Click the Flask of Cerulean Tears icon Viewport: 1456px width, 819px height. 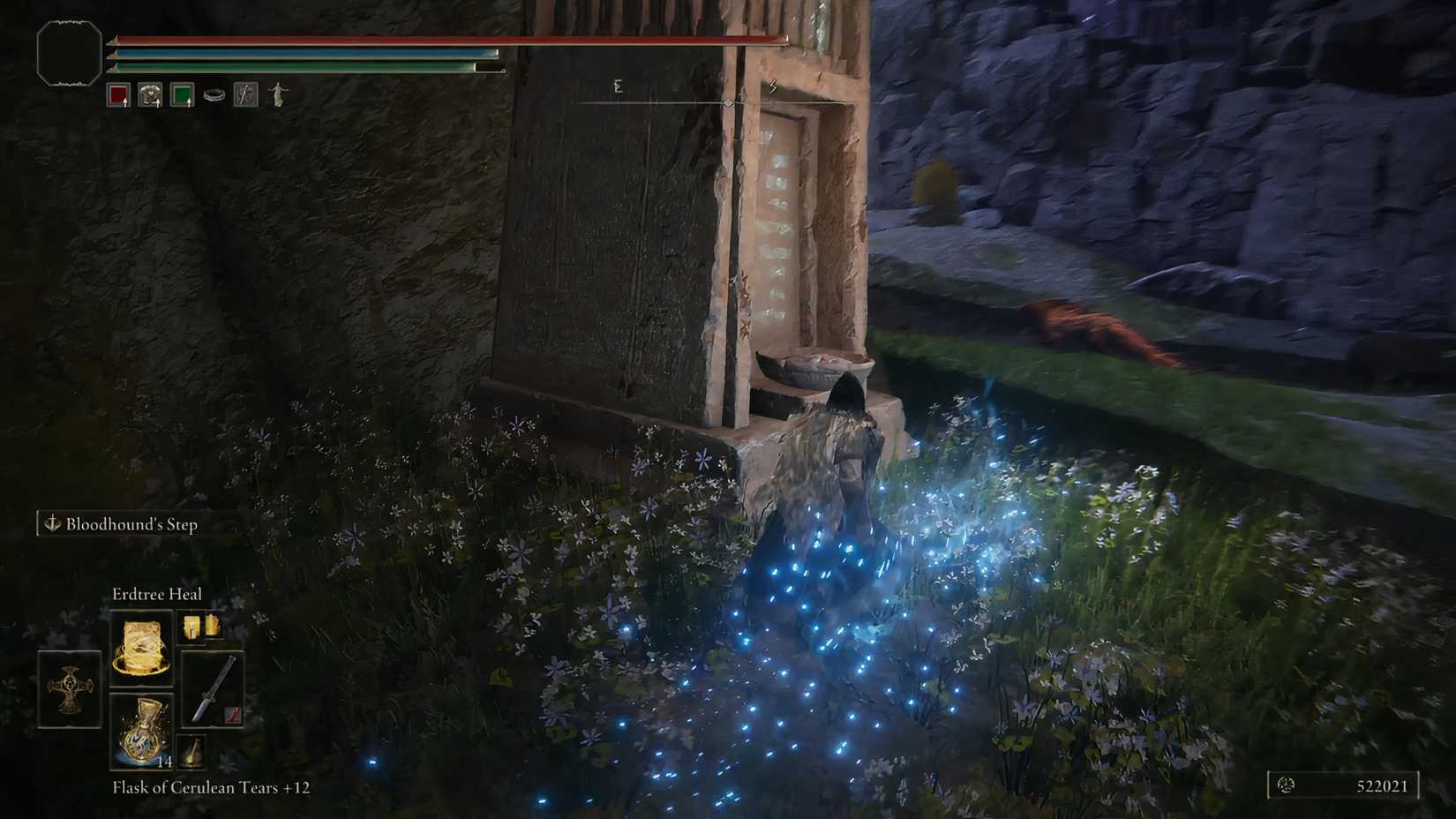pos(140,733)
